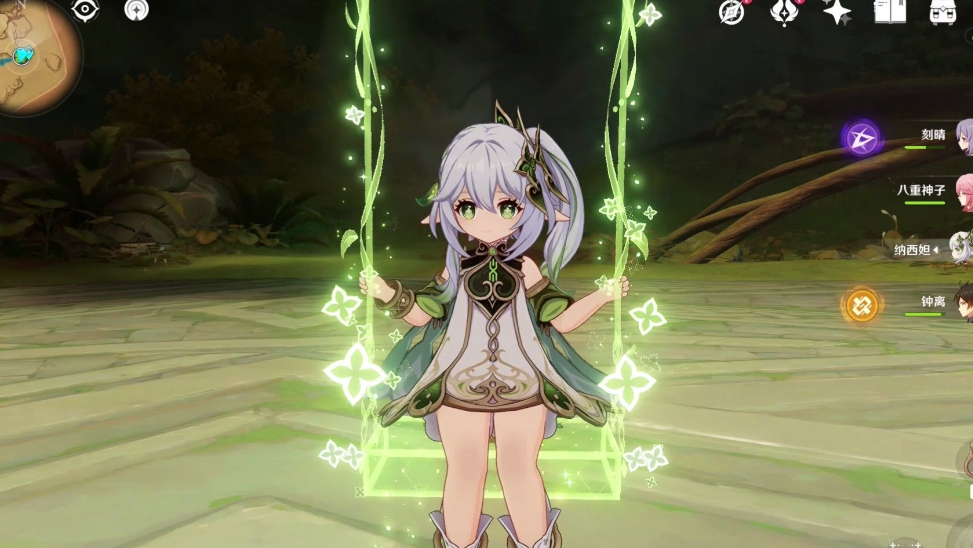Switch to party member 钟离
The image size is (973, 548).
(x=935, y=303)
